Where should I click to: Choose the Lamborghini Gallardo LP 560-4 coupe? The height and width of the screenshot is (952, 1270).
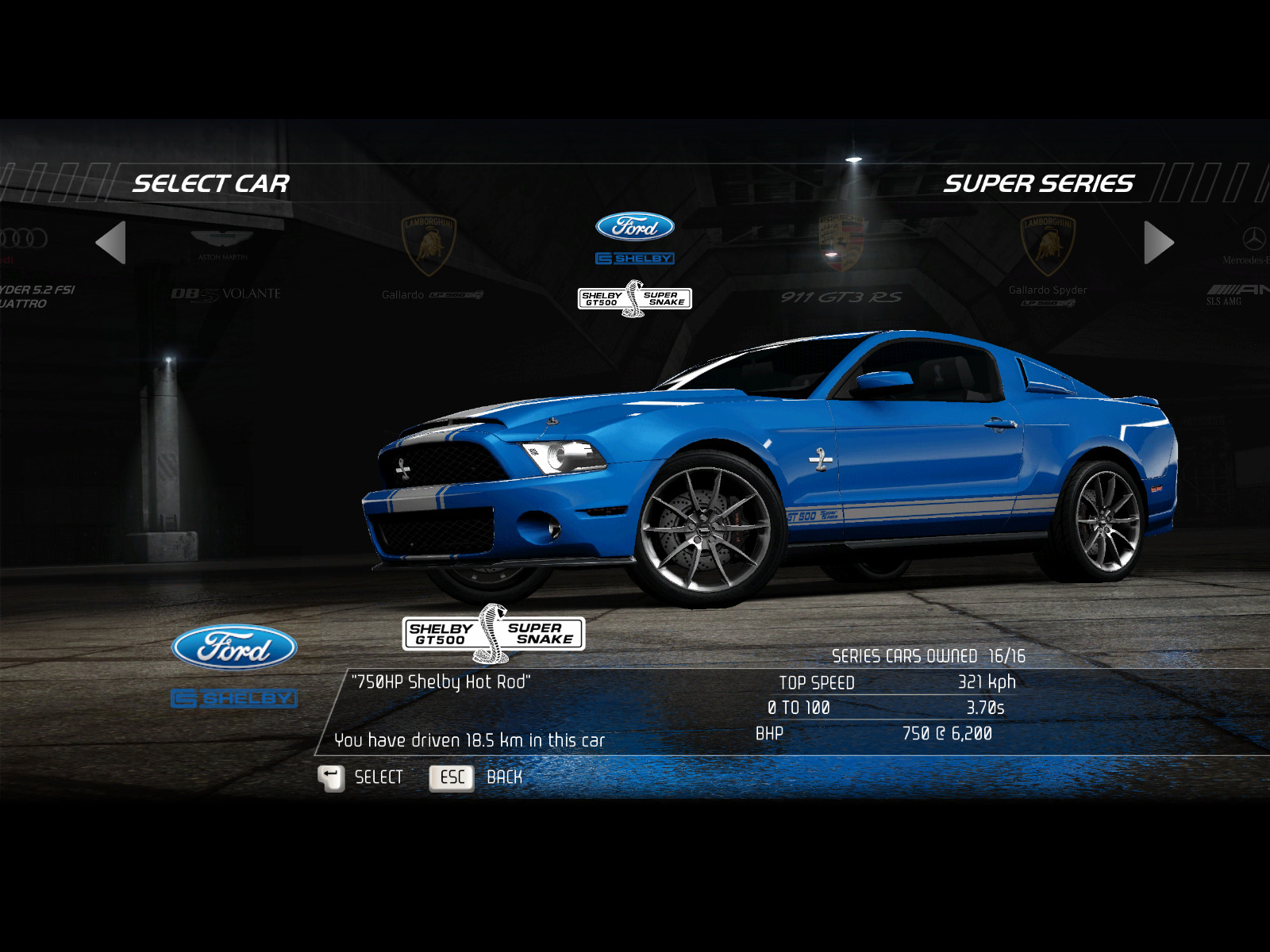click(430, 258)
